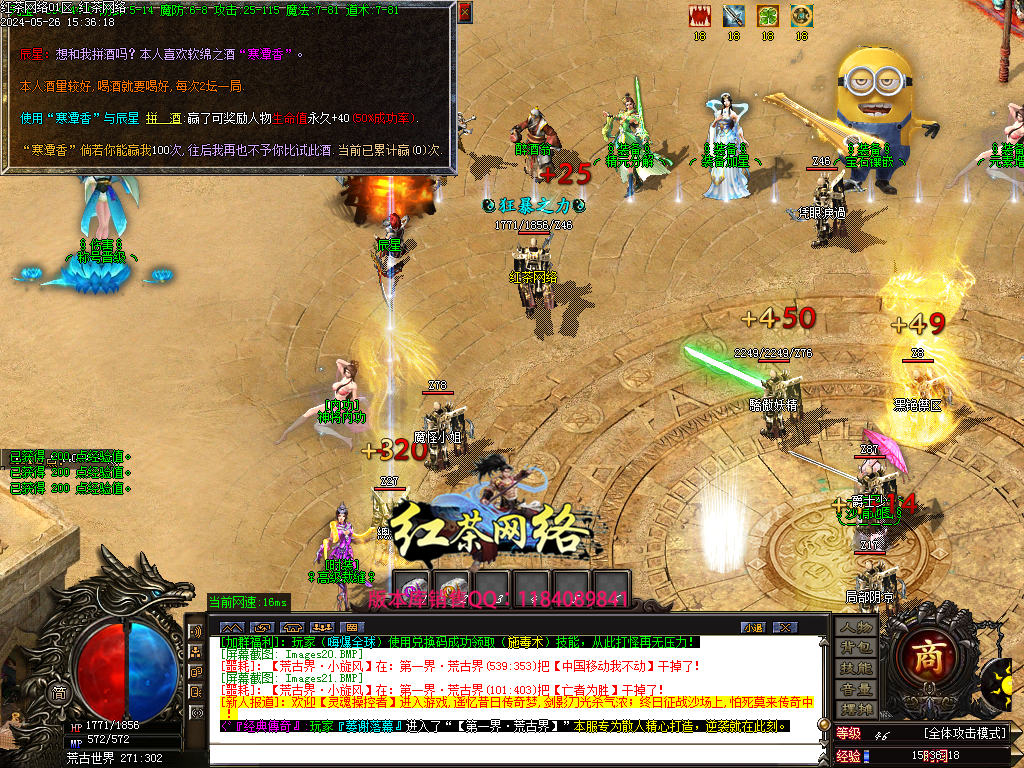Click the 小退 button above the chat
This screenshot has height=768, width=1024.
tap(752, 627)
